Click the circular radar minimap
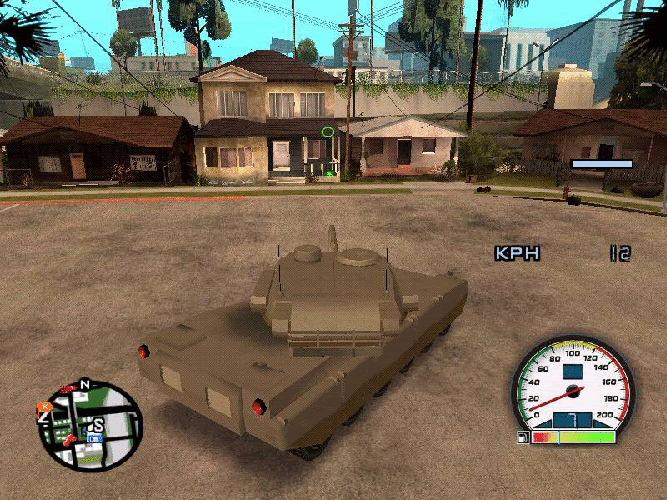Image resolution: width=667 pixels, height=500 pixels. [90, 426]
